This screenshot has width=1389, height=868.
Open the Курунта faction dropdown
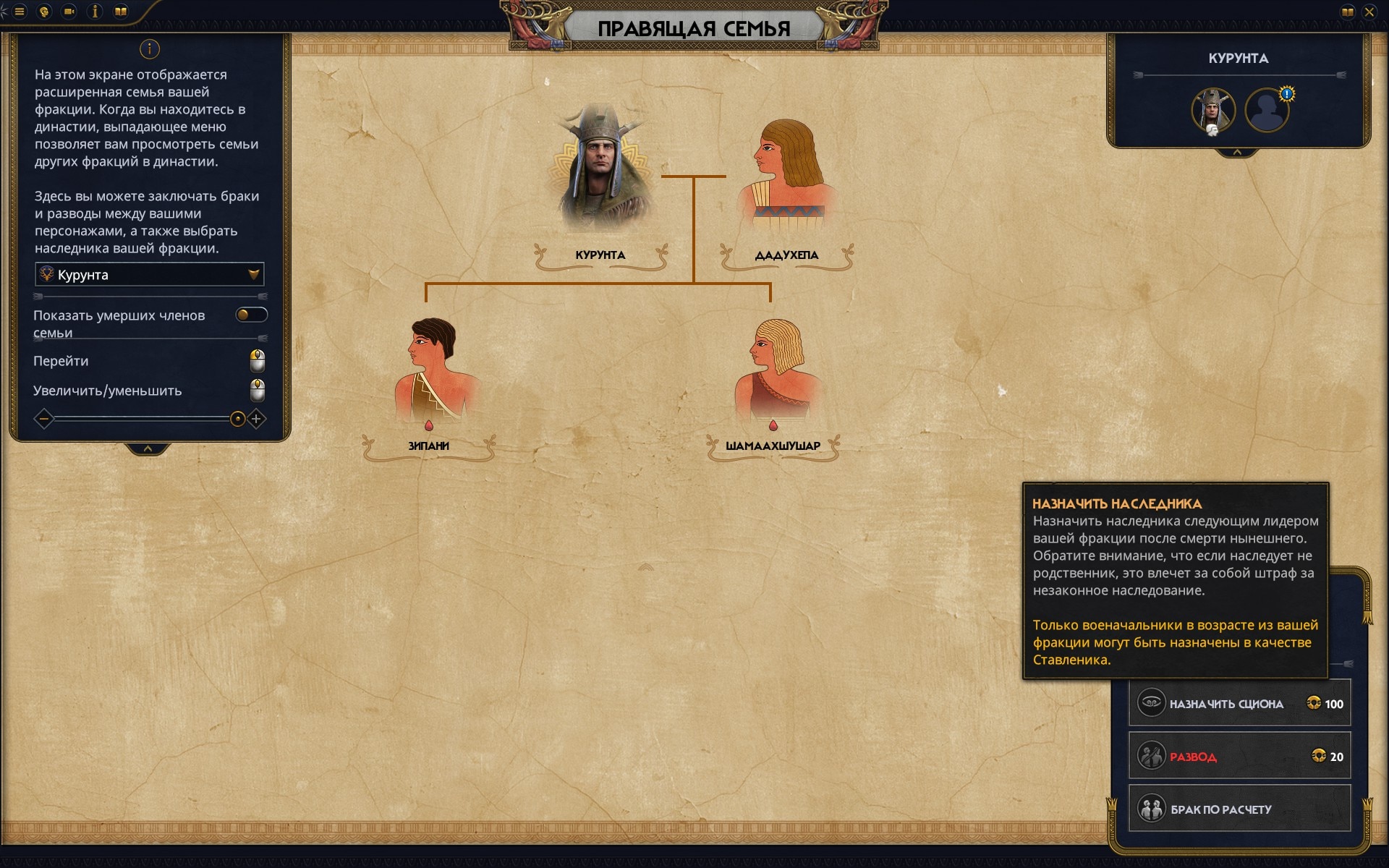click(149, 275)
